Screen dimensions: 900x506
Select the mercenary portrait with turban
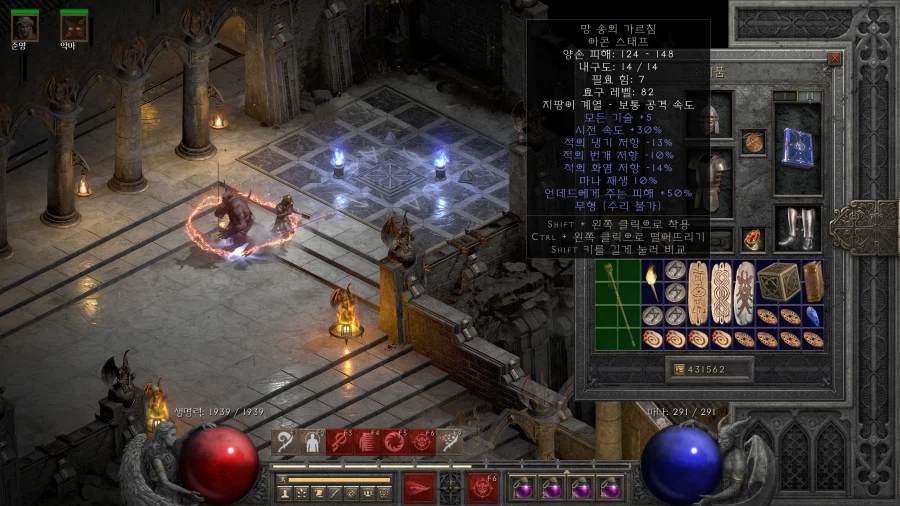click(x=25, y=26)
